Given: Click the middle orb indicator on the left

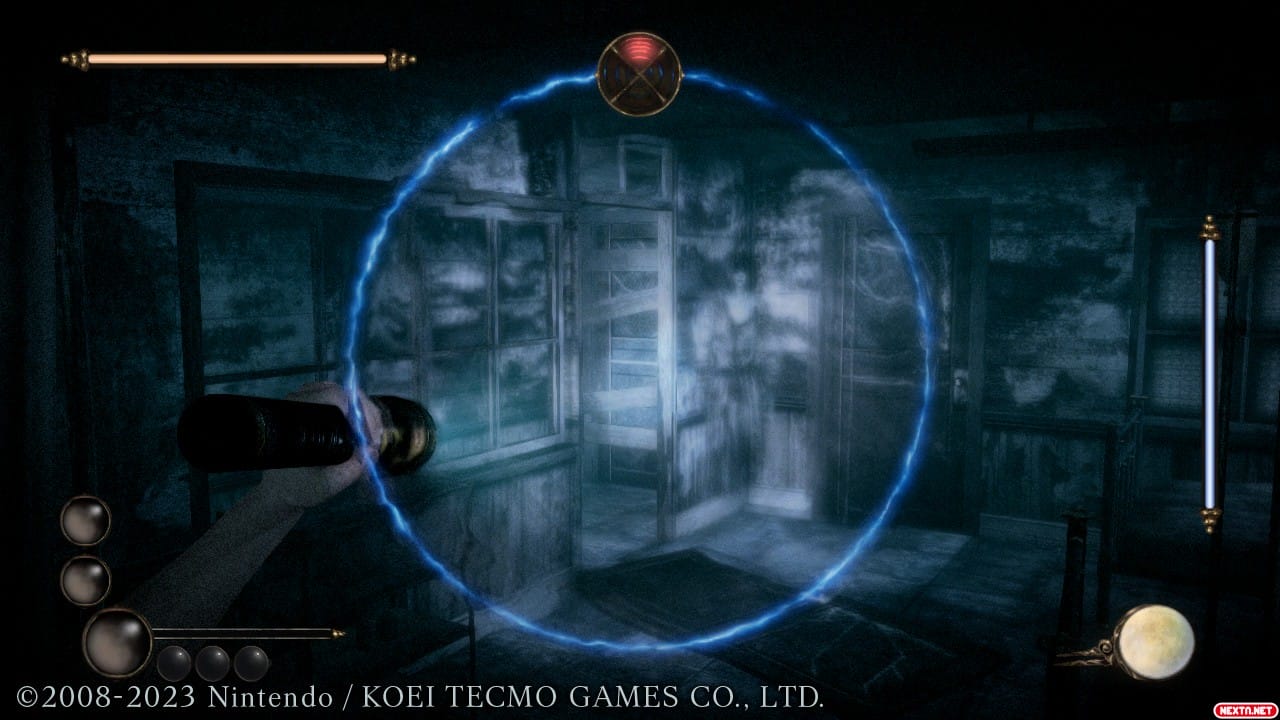Looking at the screenshot, I should (85, 580).
